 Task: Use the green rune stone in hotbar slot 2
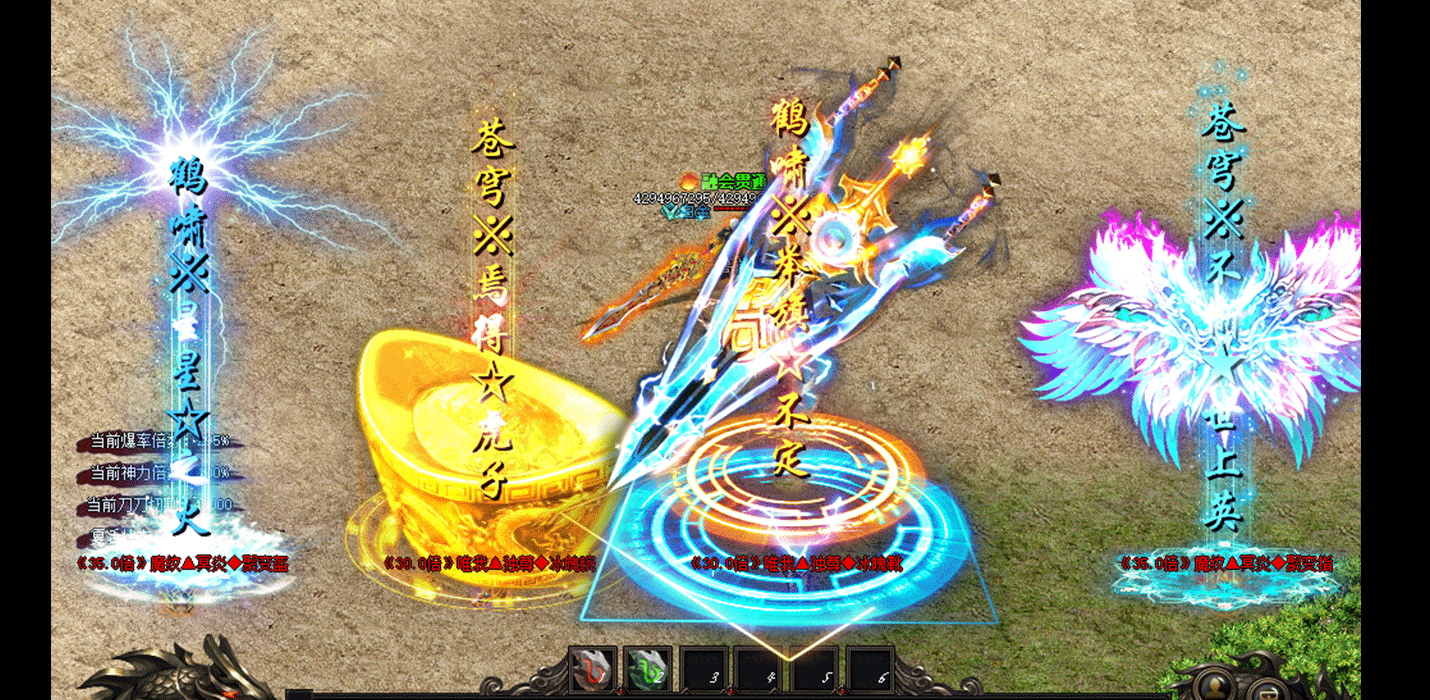tap(647, 667)
